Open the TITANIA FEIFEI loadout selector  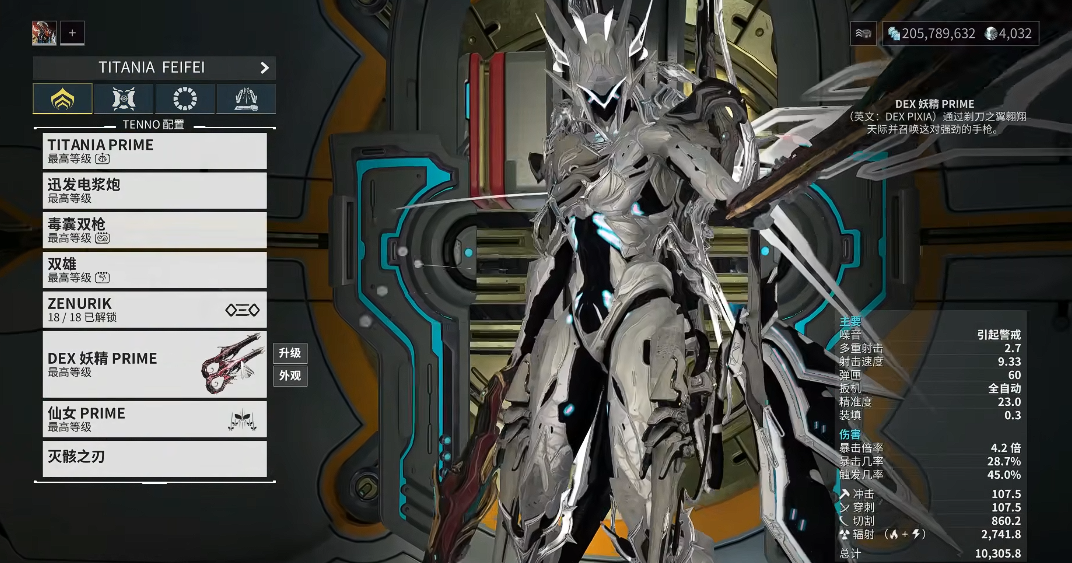[x=154, y=68]
